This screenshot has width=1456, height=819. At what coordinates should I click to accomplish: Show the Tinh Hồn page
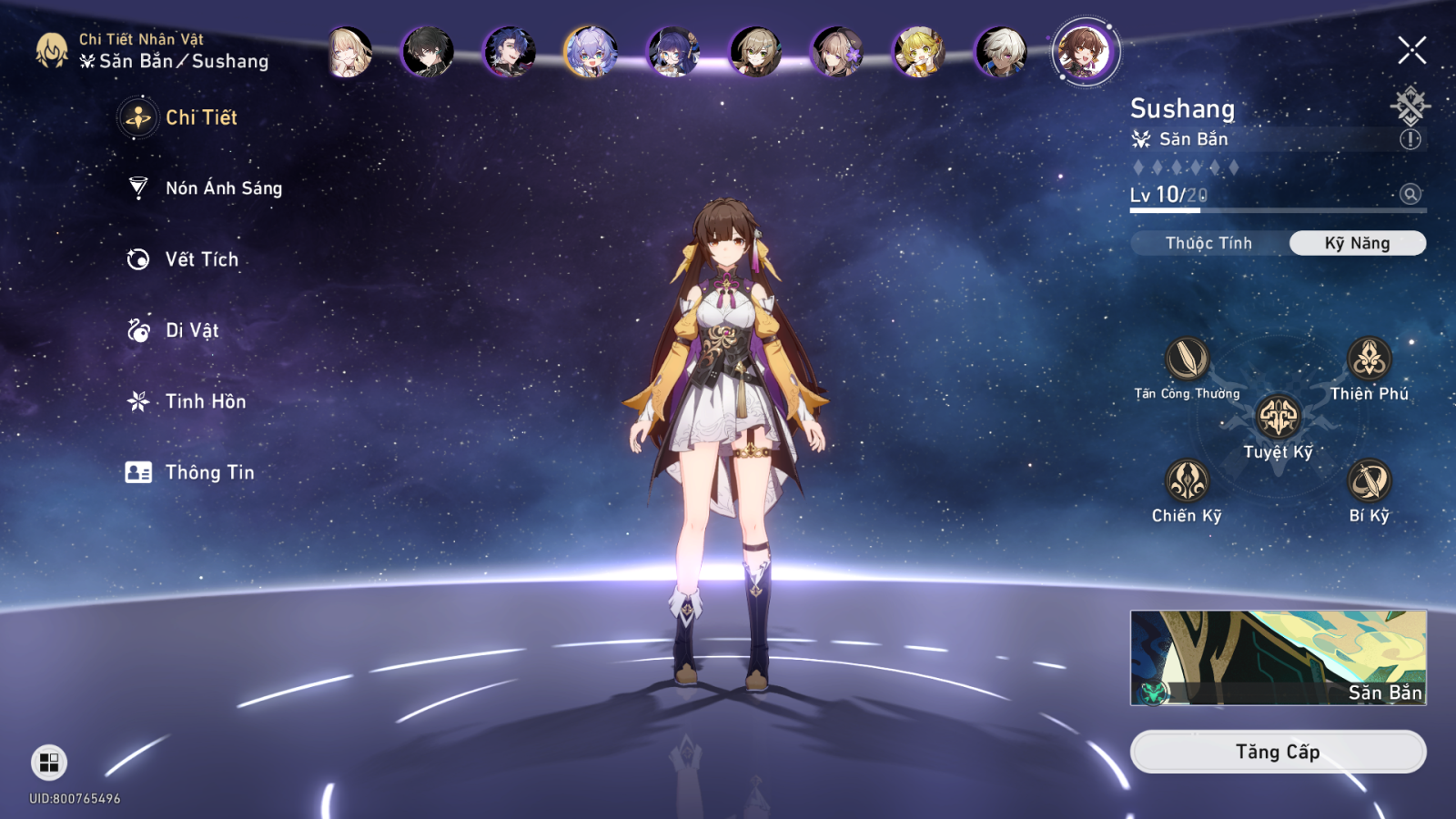205,401
